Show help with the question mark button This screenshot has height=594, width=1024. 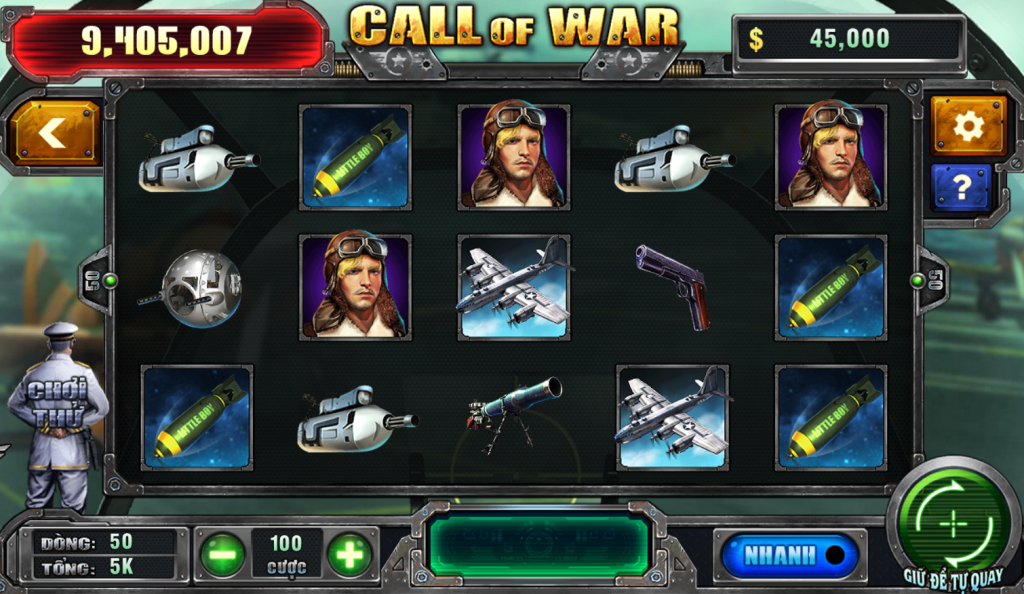tap(960, 187)
